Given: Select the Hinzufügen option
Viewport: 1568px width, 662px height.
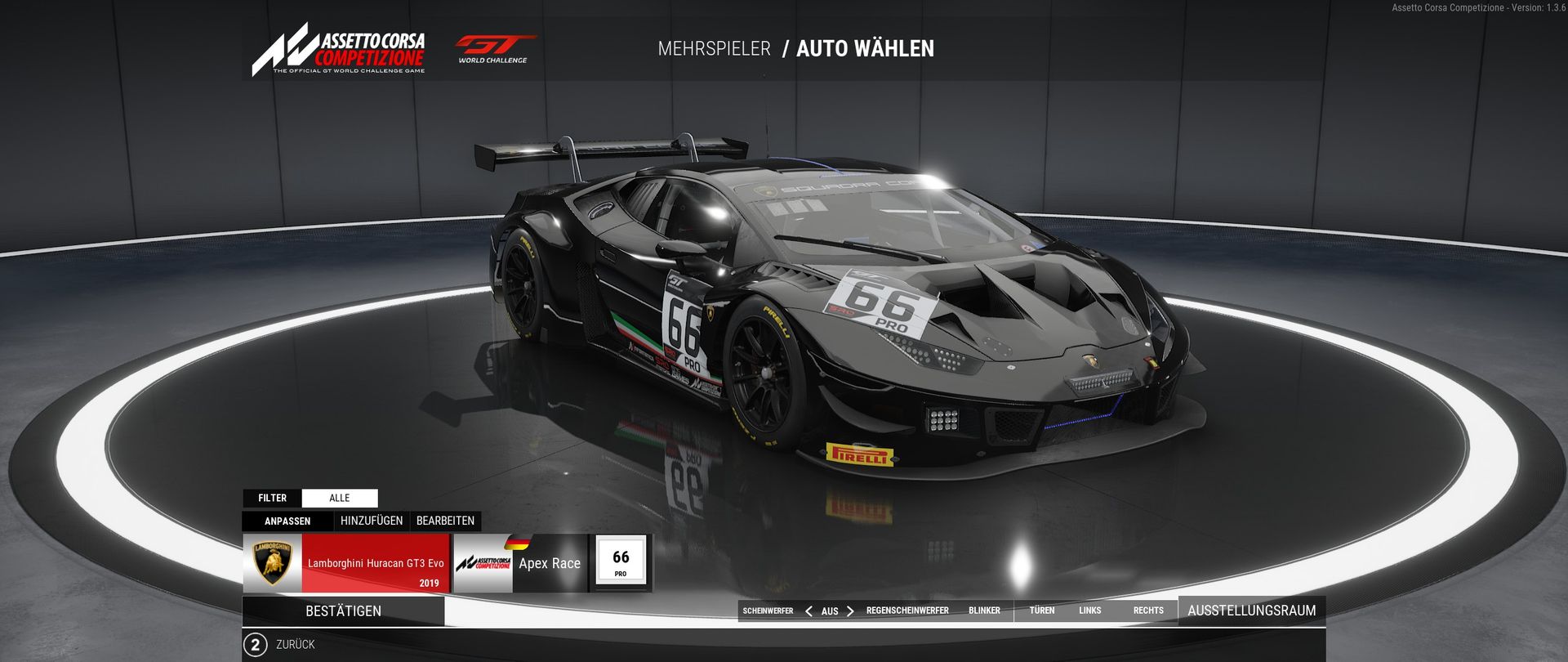Looking at the screenshot, I should point(372,521).
